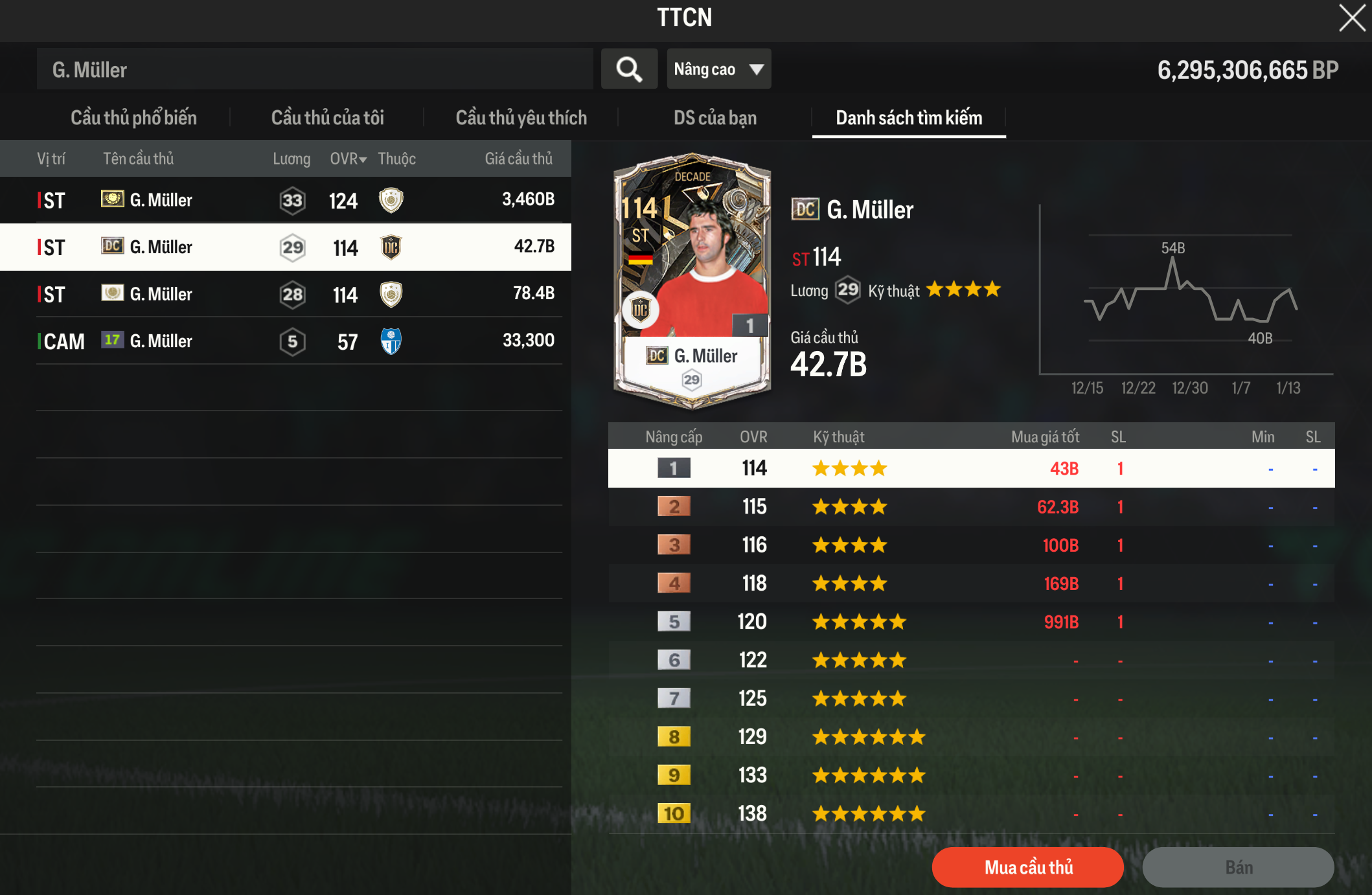Click the Bán sell button
This screenshot has width=1372, height=895.
1238,867
